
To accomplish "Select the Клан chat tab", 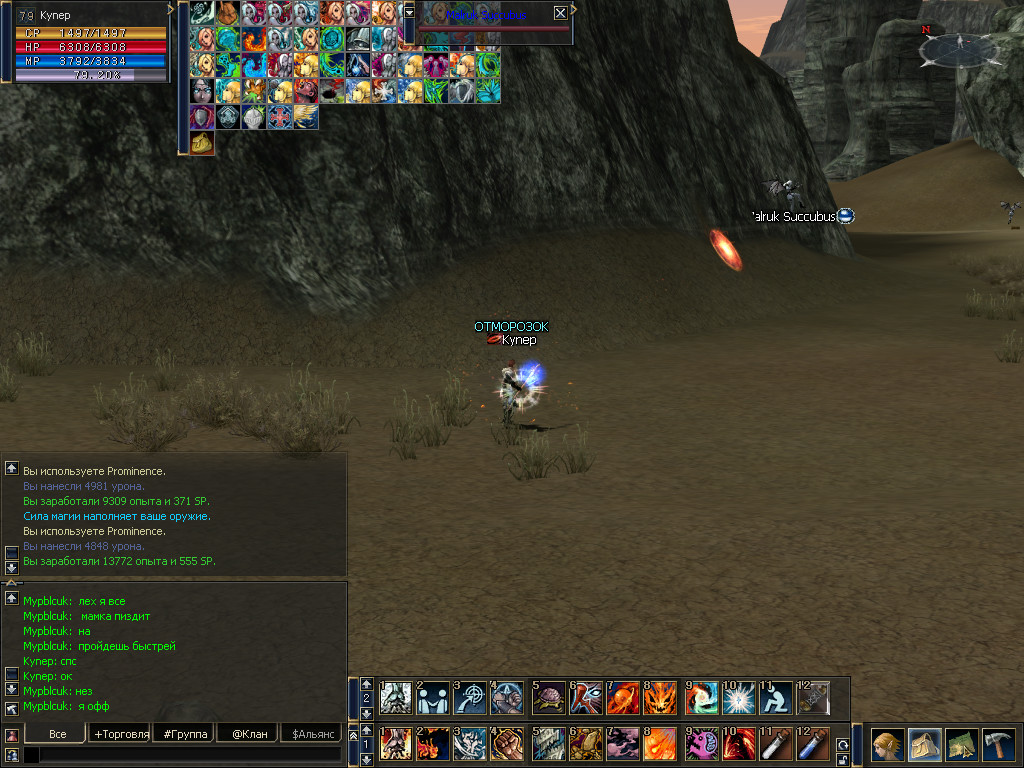I will [x=249, y=734].
